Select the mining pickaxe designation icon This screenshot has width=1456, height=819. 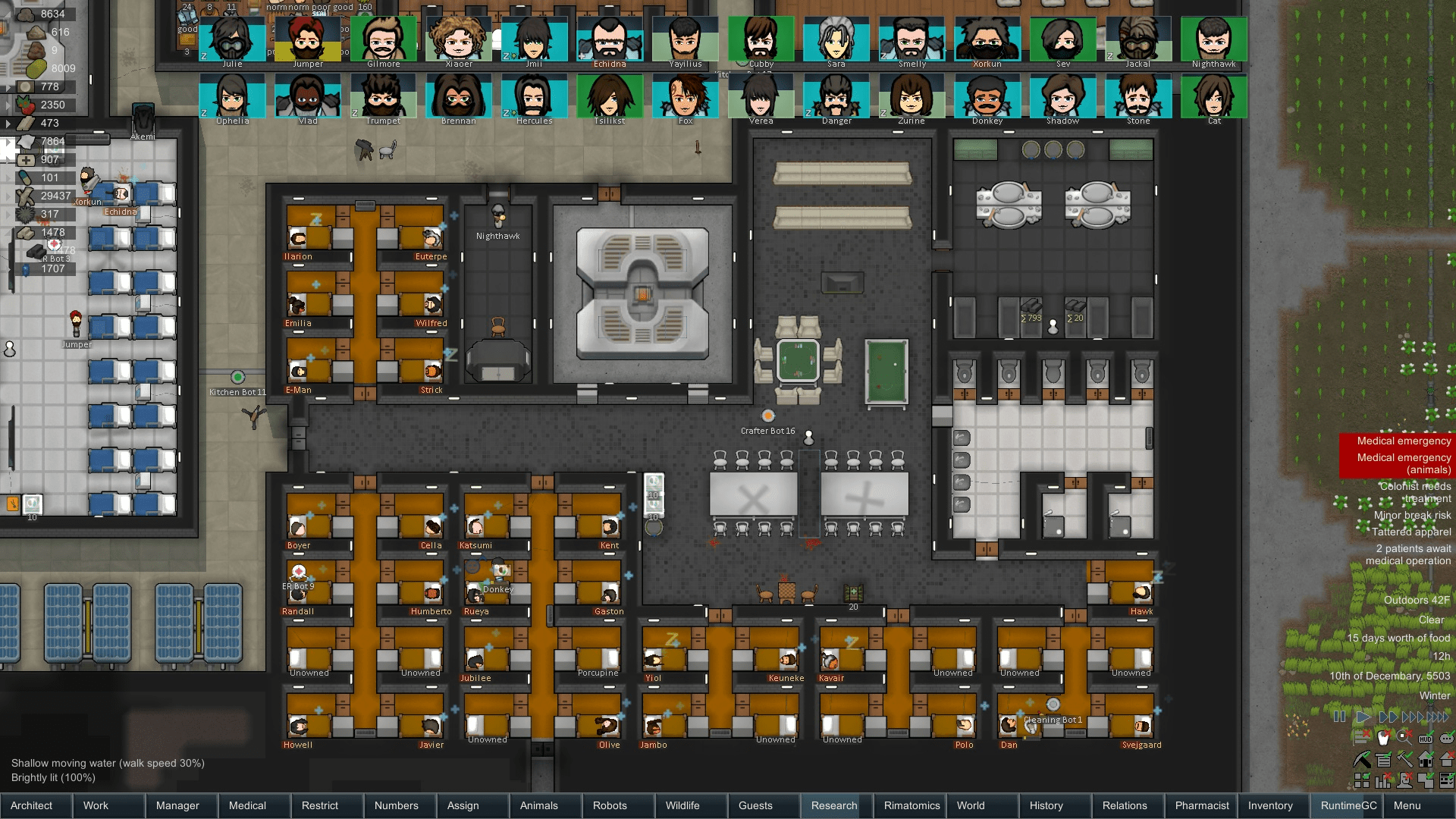[1362, 759]
